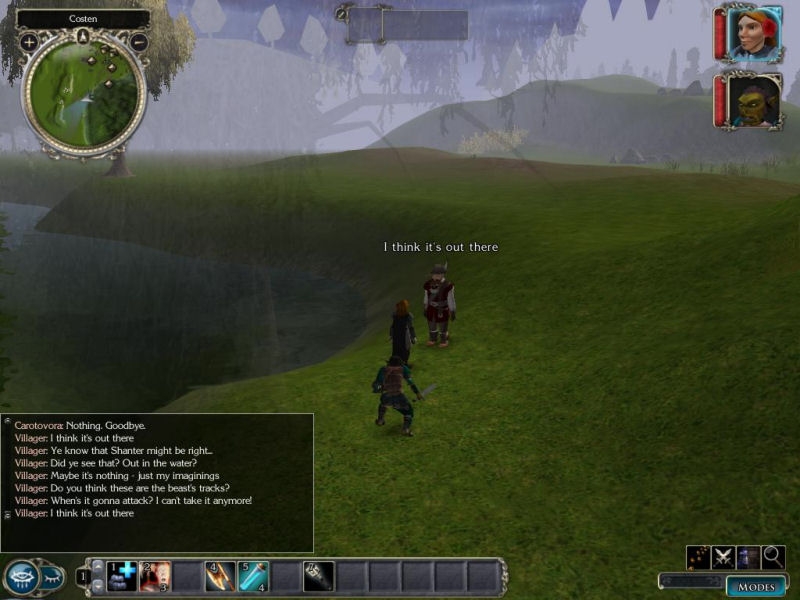The image size is (800, 600).
Task: Zoom in the minimap with plus button
Action: [x=29, y=42]
